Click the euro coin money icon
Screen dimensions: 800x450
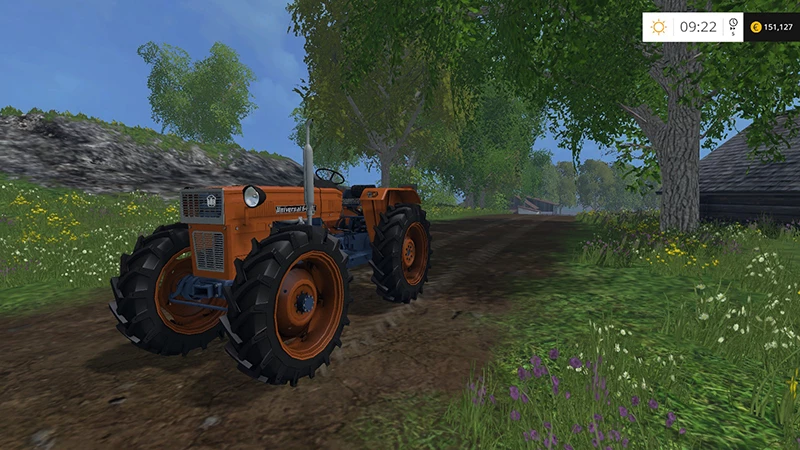point(755,27)
